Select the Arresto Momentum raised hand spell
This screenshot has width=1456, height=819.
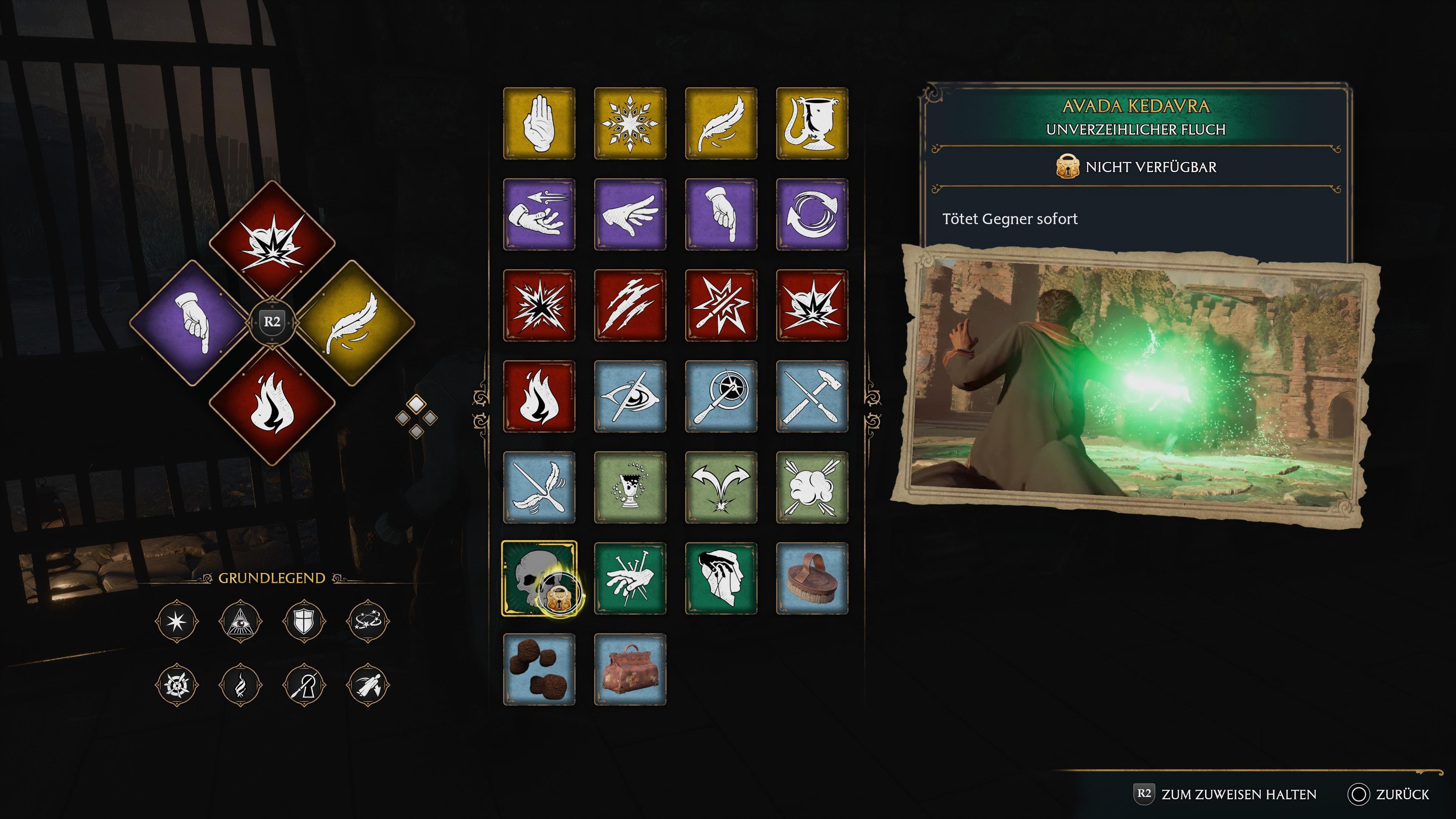pos(539,123)
